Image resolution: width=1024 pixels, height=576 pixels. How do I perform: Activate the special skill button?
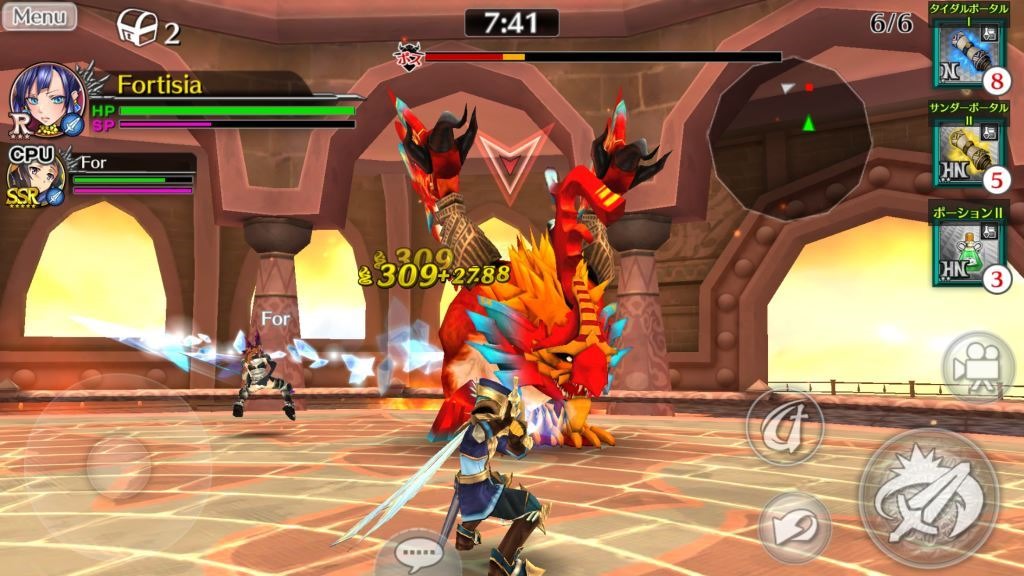point(784,427)
